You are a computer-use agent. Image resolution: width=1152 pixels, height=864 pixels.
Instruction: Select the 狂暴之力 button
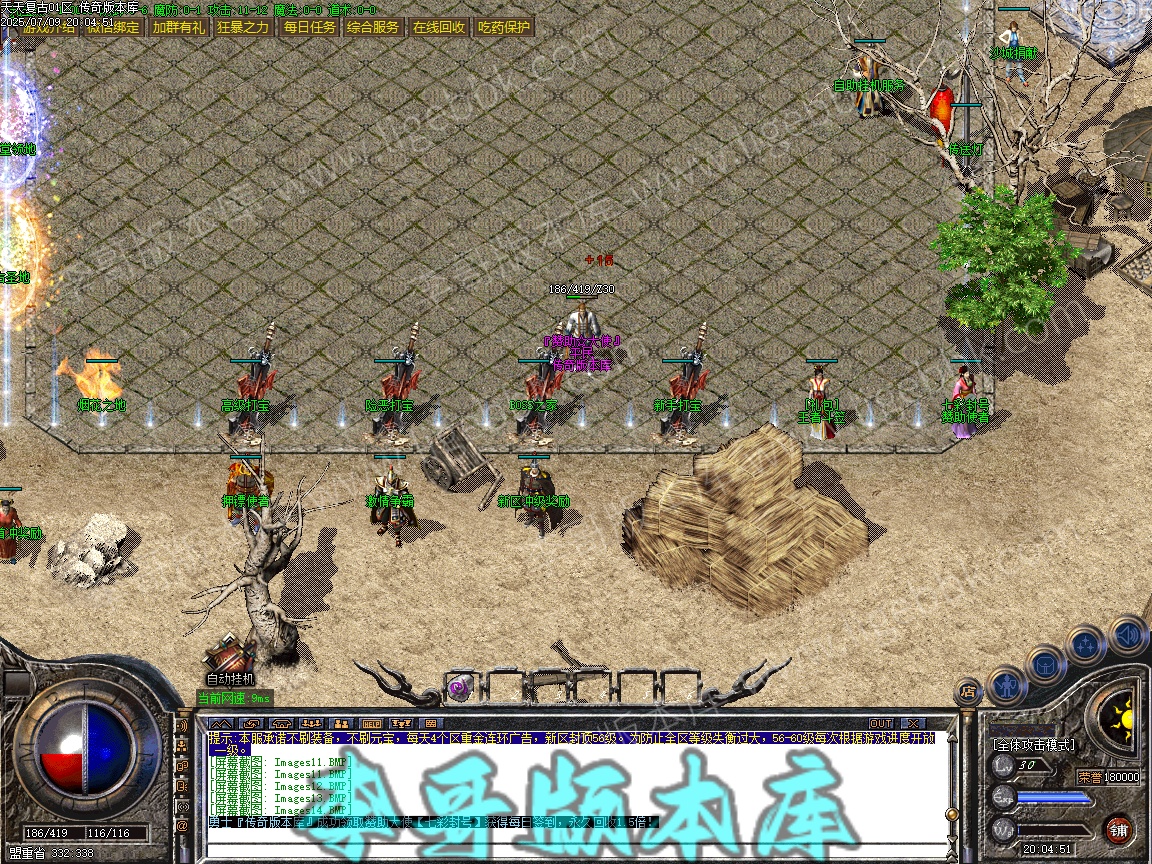coord(243,27)
